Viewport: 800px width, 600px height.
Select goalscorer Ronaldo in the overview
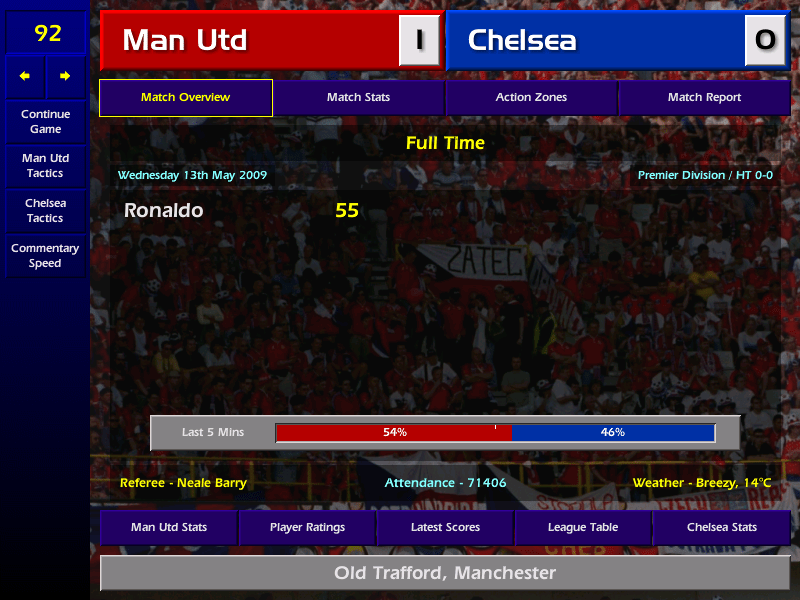[x=164, y=211]
